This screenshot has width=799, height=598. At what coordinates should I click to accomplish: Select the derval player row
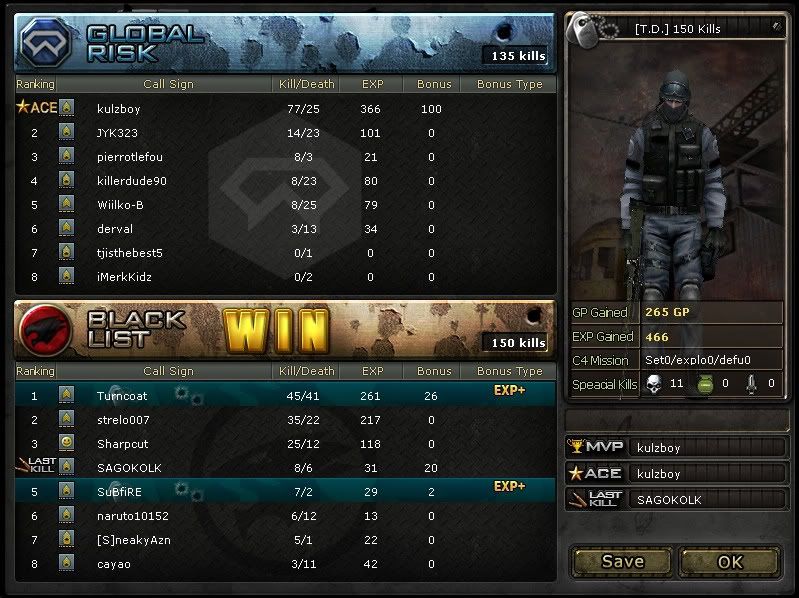(x=113, y=229)
